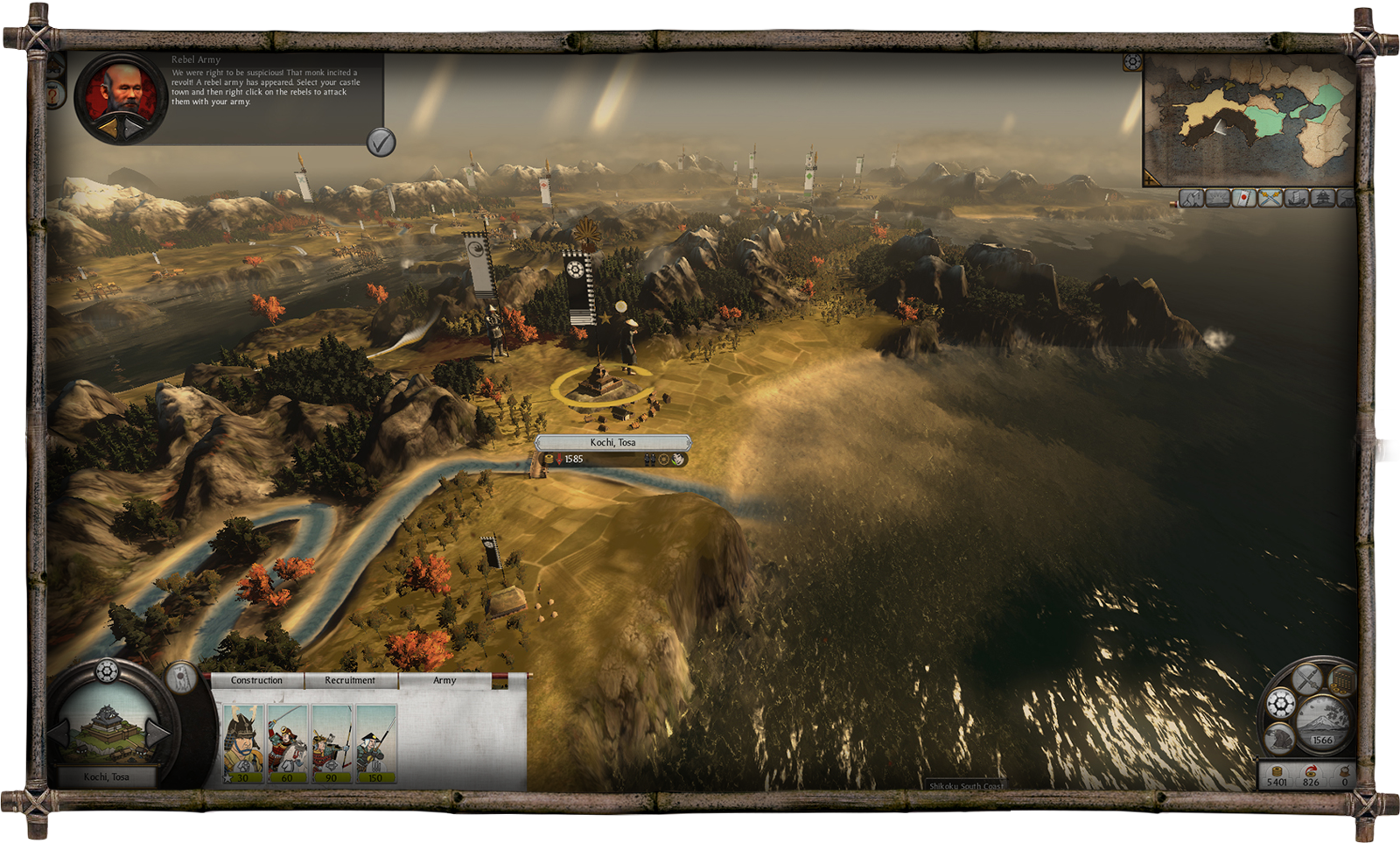The image size is (1400, 843).
Task: Select the archer unit card with 90 men
Action: point(332,743)
